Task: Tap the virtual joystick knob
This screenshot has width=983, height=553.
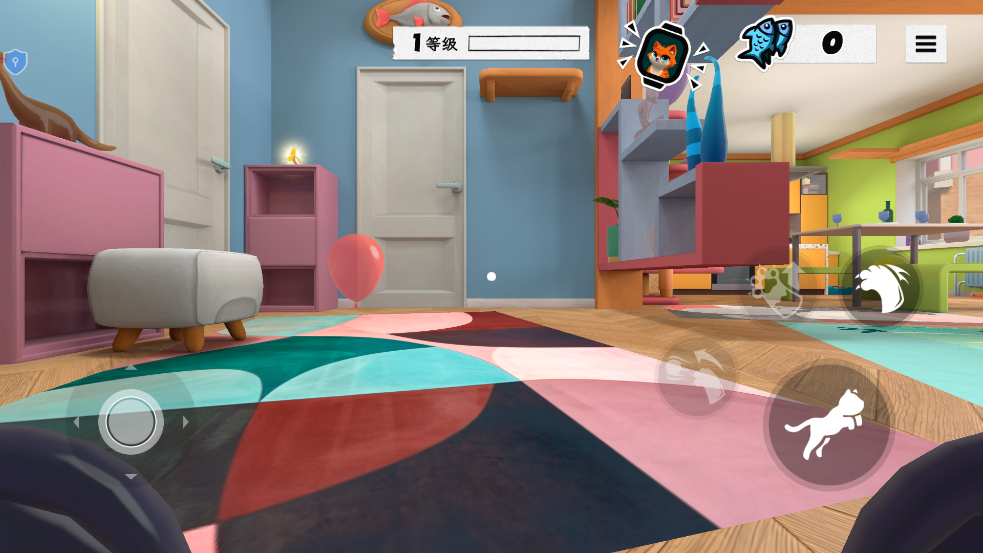Action: click(x=131, y=422)
